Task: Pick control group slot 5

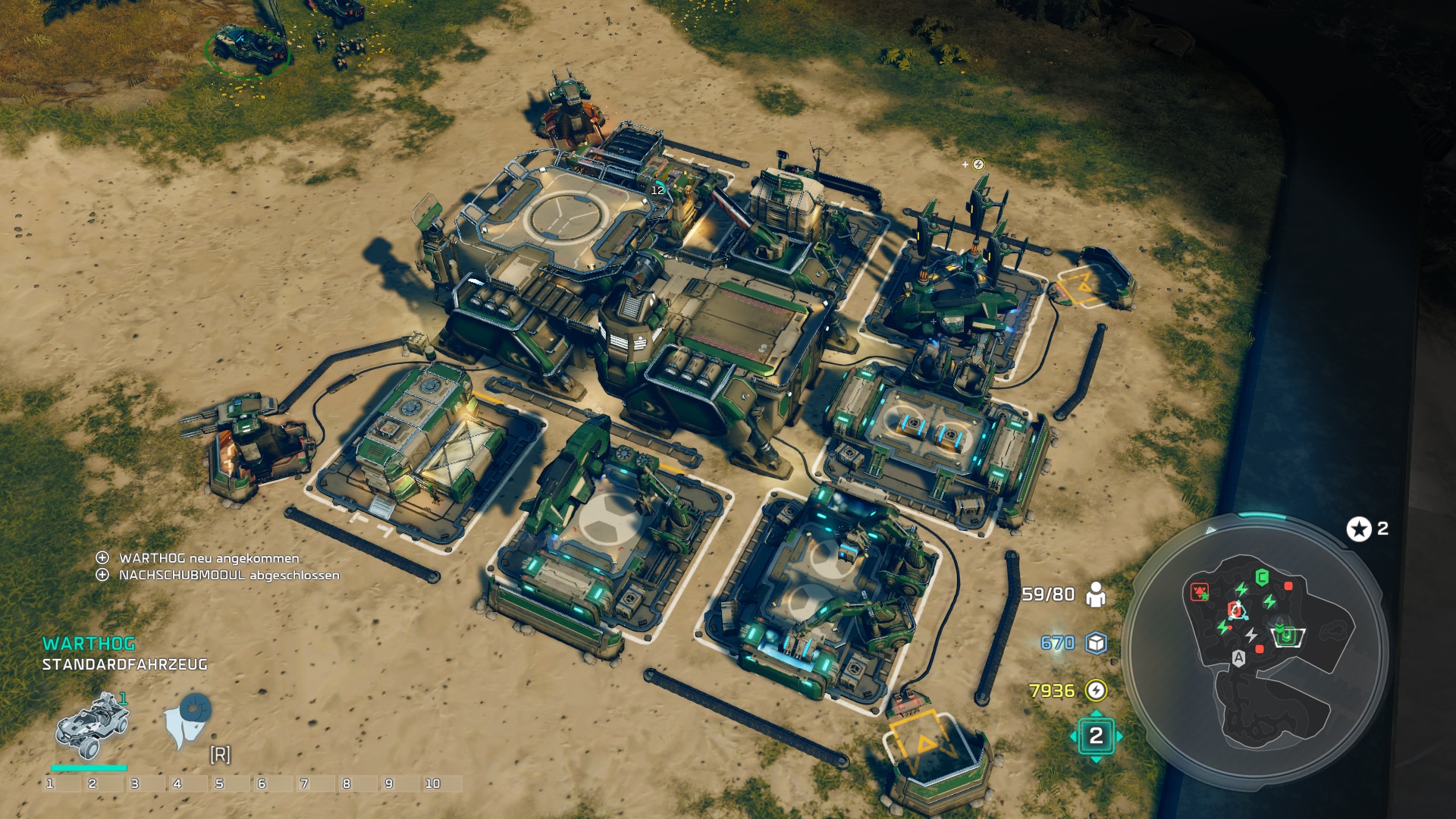Action: pyautogui.click(x=220, y=783)
